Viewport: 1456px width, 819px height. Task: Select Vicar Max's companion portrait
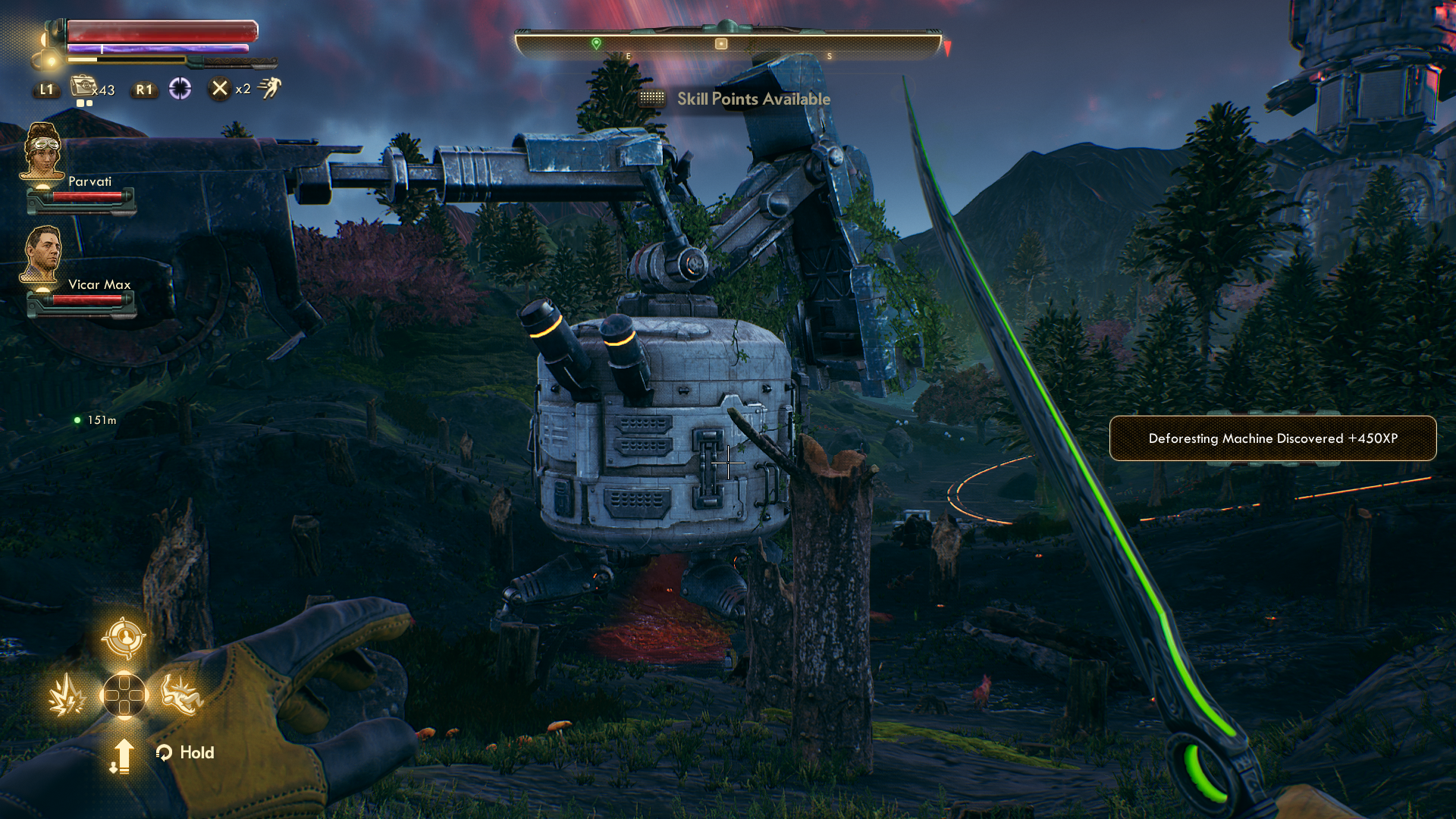[42, 254]
